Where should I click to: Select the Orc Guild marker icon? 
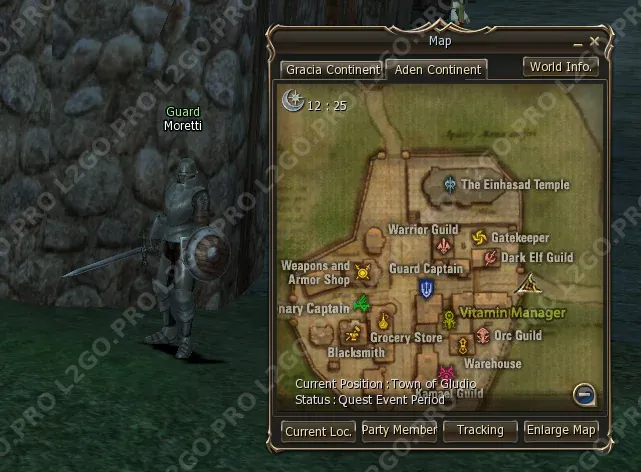(484, 336)
